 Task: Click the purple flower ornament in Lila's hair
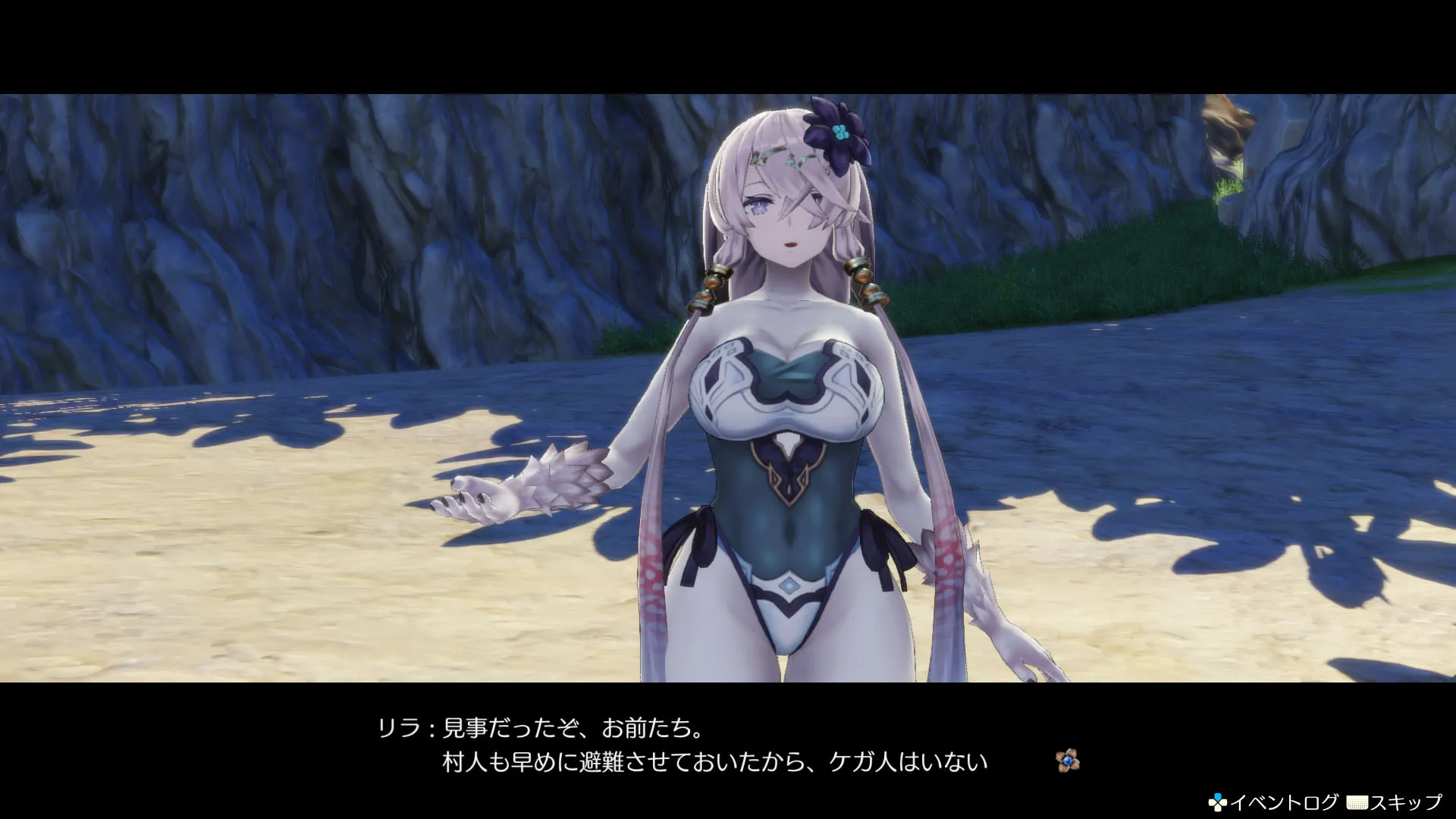point(838,133)
